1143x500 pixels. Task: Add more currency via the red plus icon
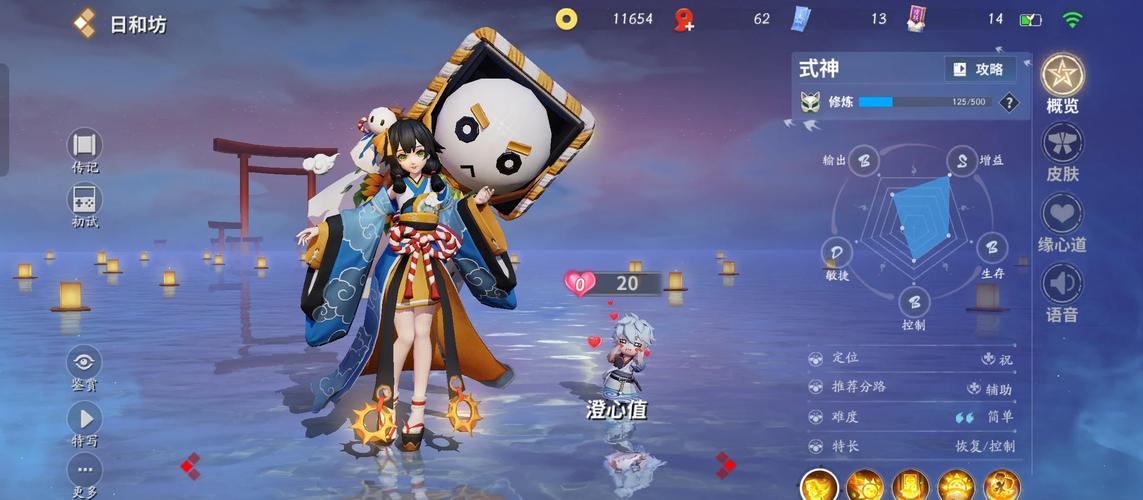pos(684,19)
